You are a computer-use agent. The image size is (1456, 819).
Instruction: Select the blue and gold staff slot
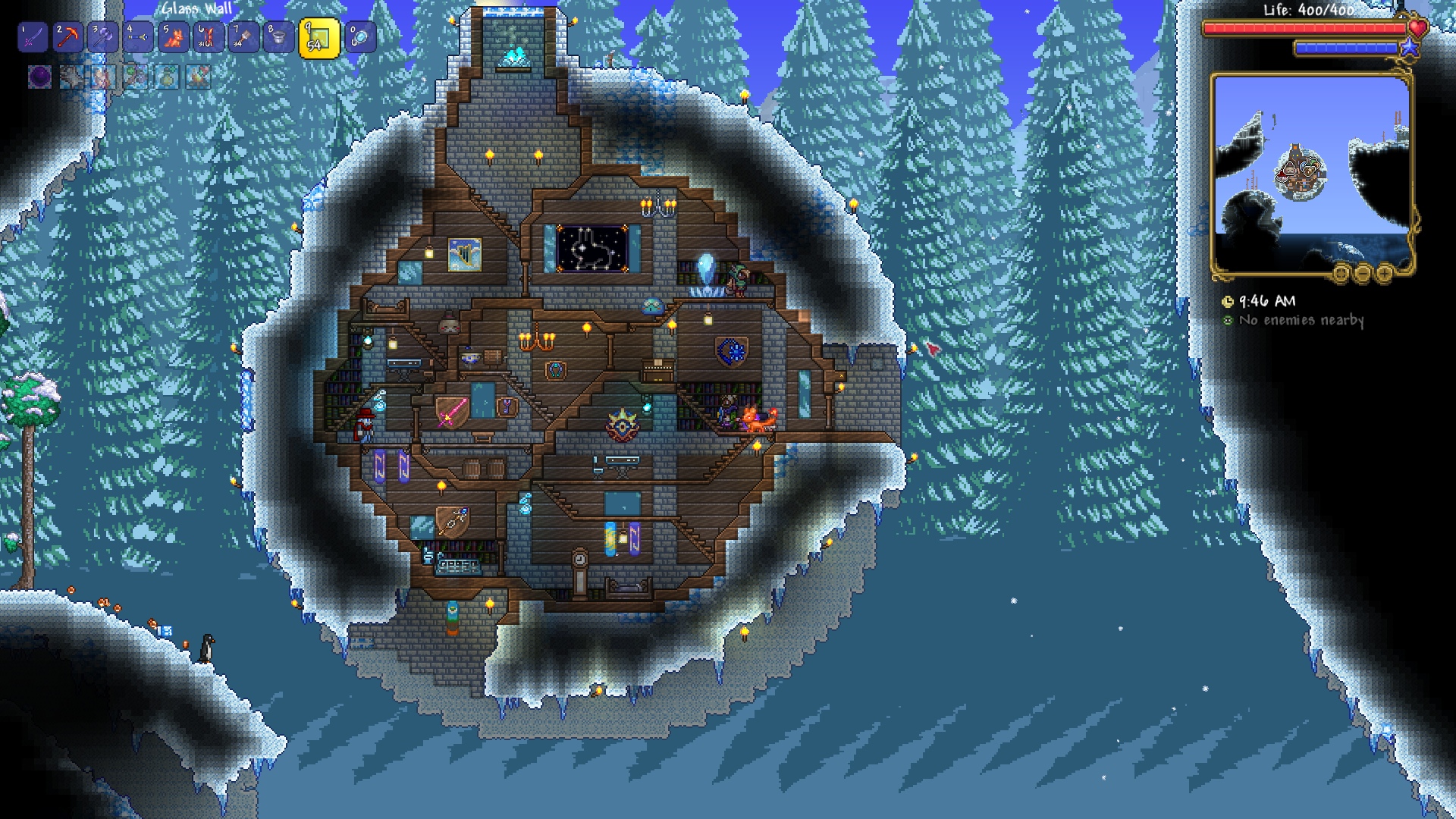coord(138,36)
